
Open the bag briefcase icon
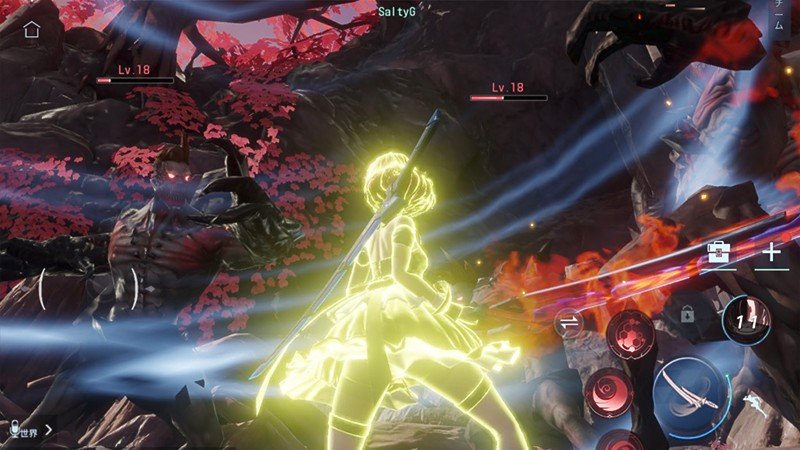point(719,252)
